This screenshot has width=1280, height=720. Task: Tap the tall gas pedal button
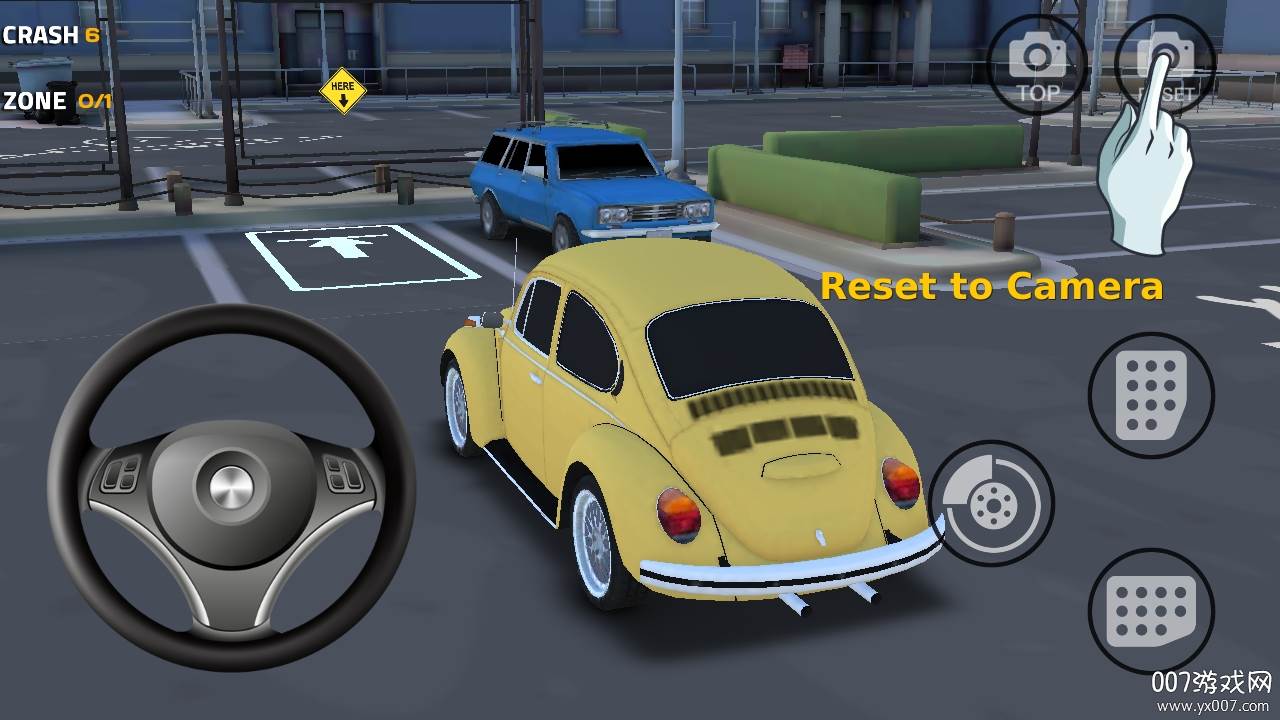point(1151,395)
